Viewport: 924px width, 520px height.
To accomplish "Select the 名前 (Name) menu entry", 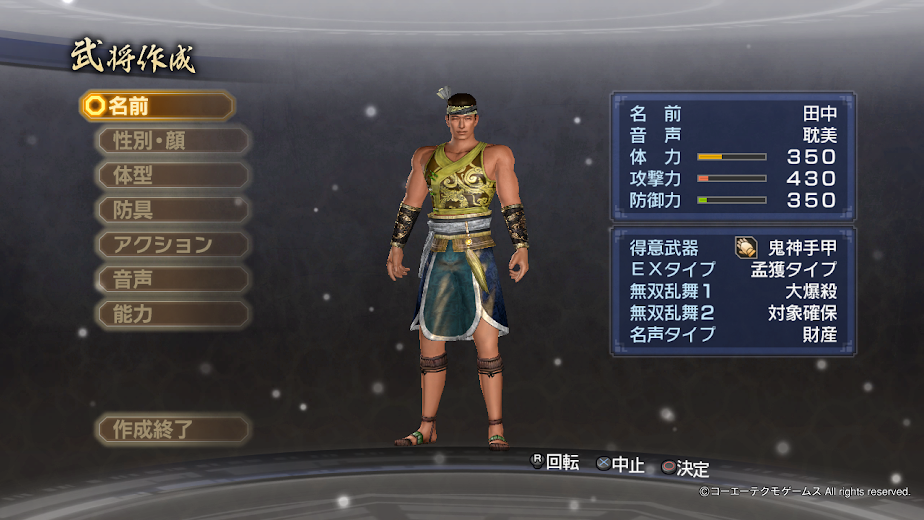I will (x=157, y=105).
